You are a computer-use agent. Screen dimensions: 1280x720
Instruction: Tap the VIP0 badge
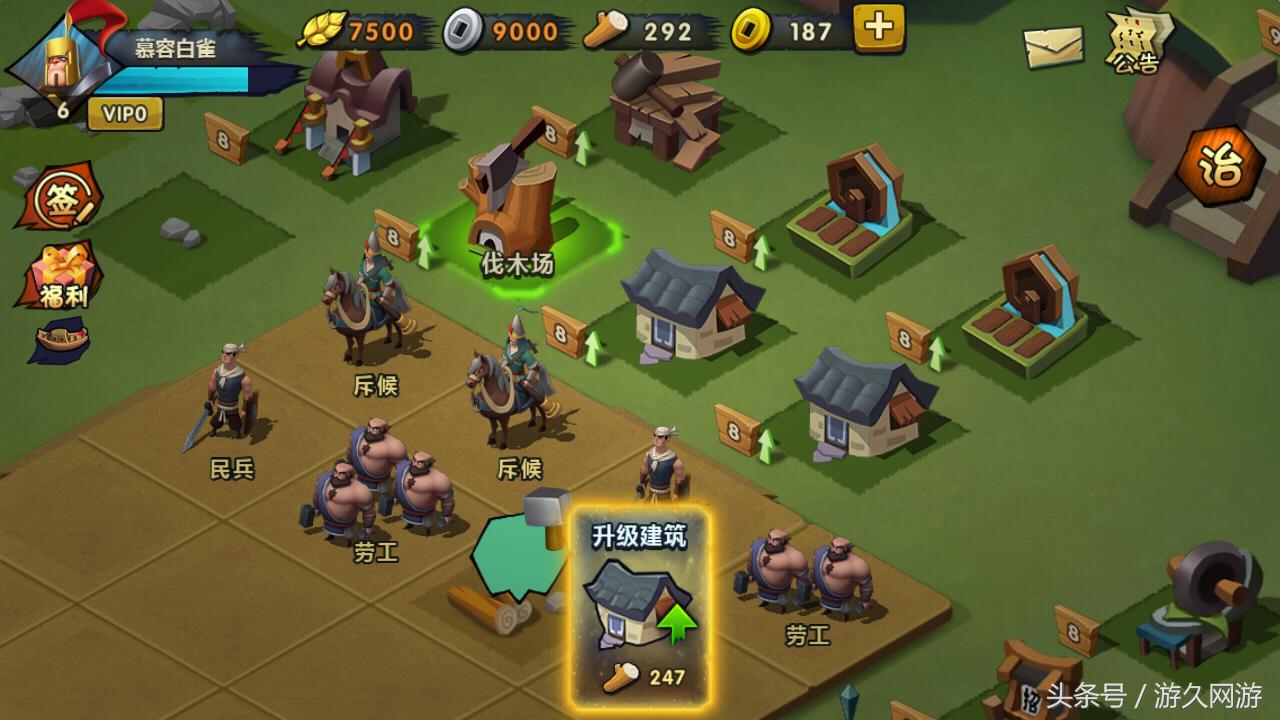click(125, 114)
